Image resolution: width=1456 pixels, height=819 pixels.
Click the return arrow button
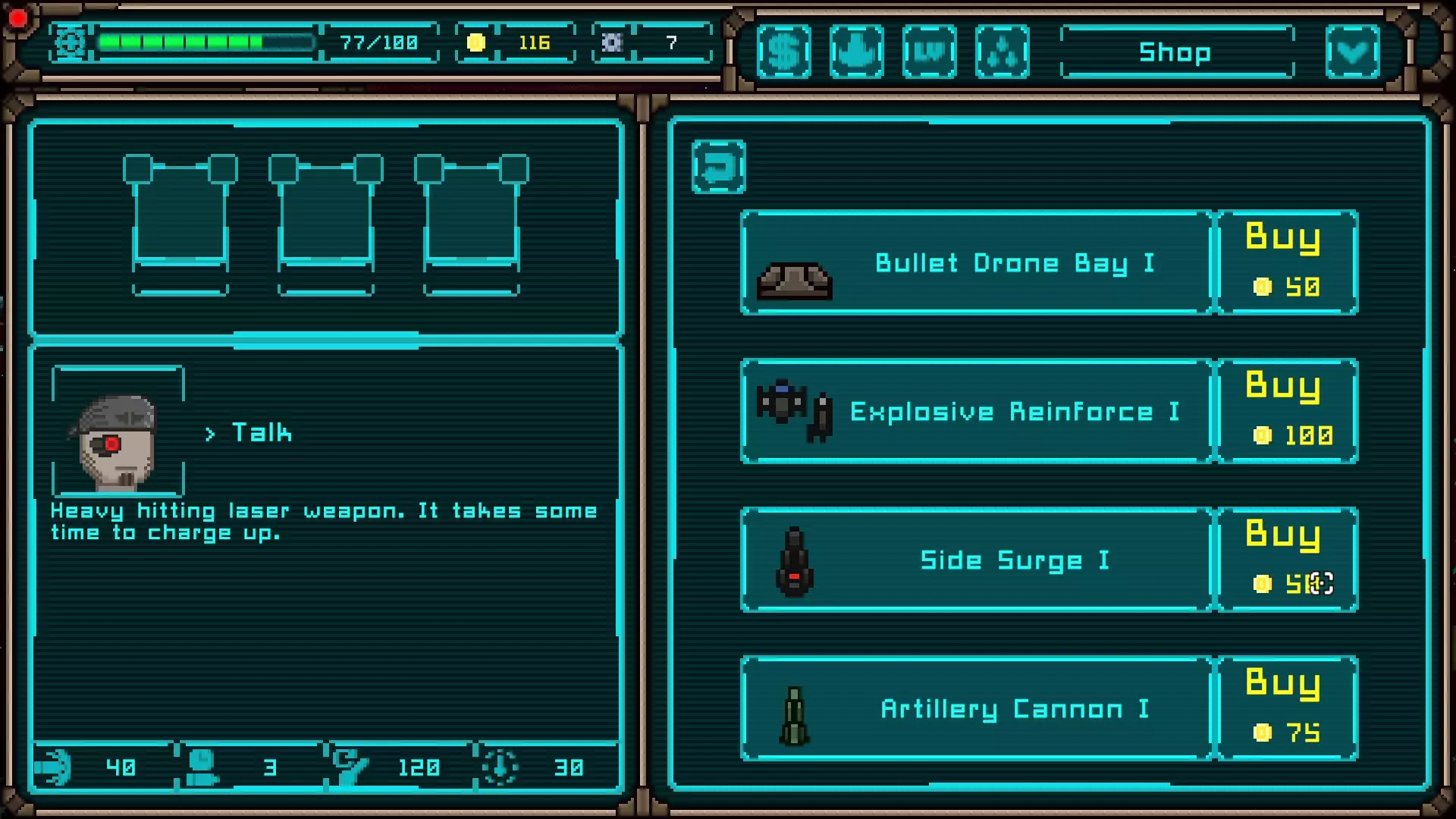[718, 167]
